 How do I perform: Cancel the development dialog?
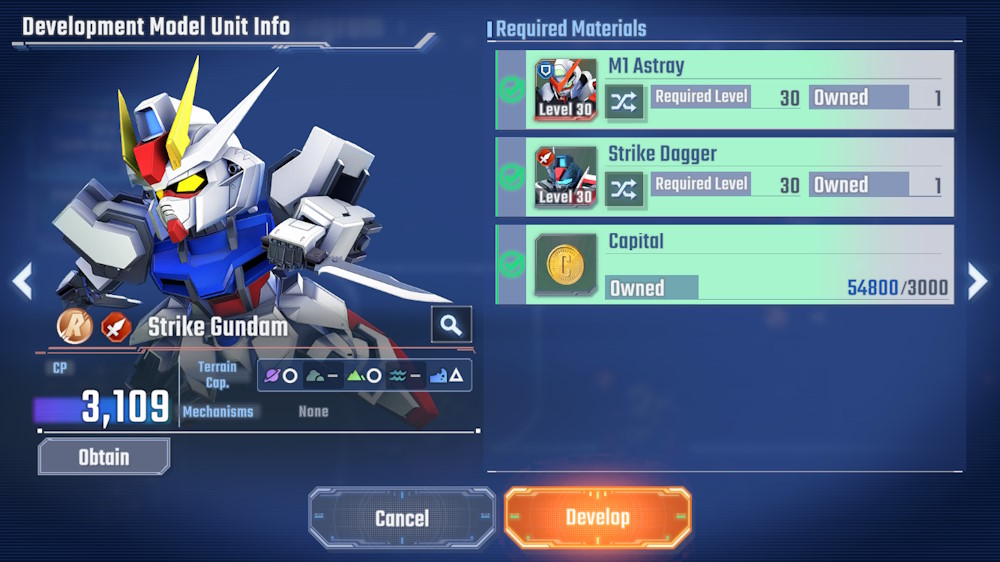click(x=402, y=517)
